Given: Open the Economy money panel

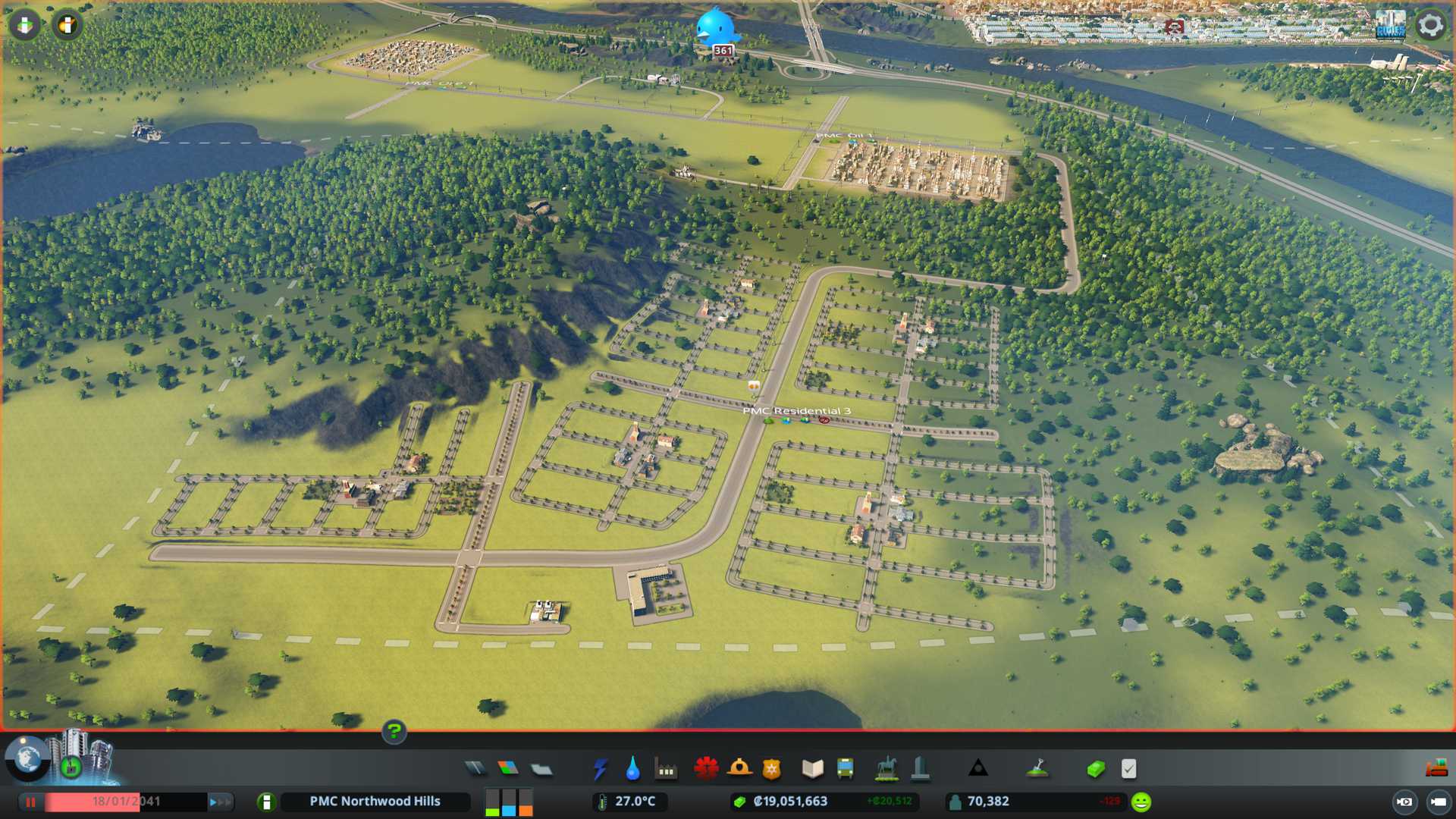Looking at the screenshot, I should pos(1095,769).
